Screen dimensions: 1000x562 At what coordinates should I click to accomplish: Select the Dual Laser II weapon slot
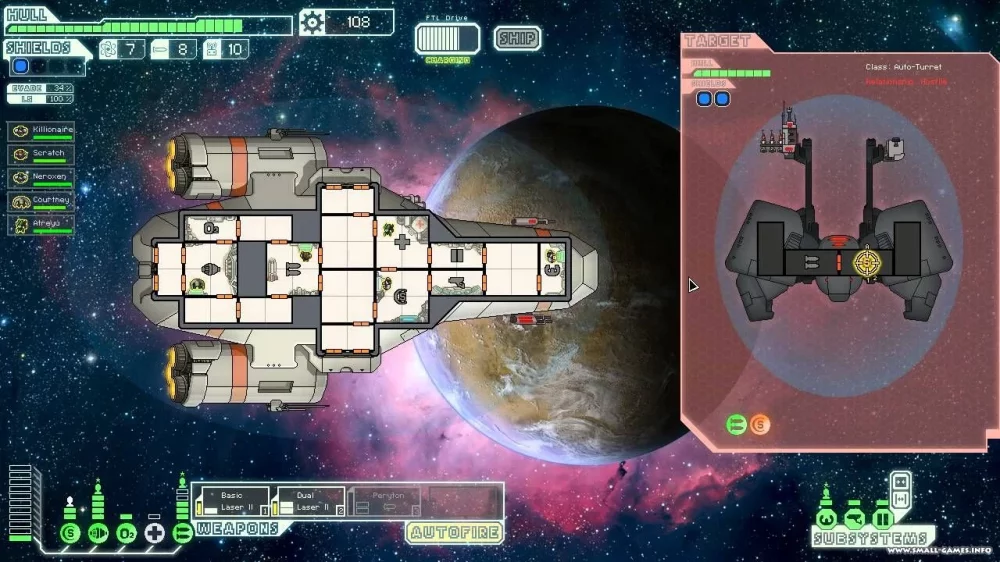click(x=308, y=501)
